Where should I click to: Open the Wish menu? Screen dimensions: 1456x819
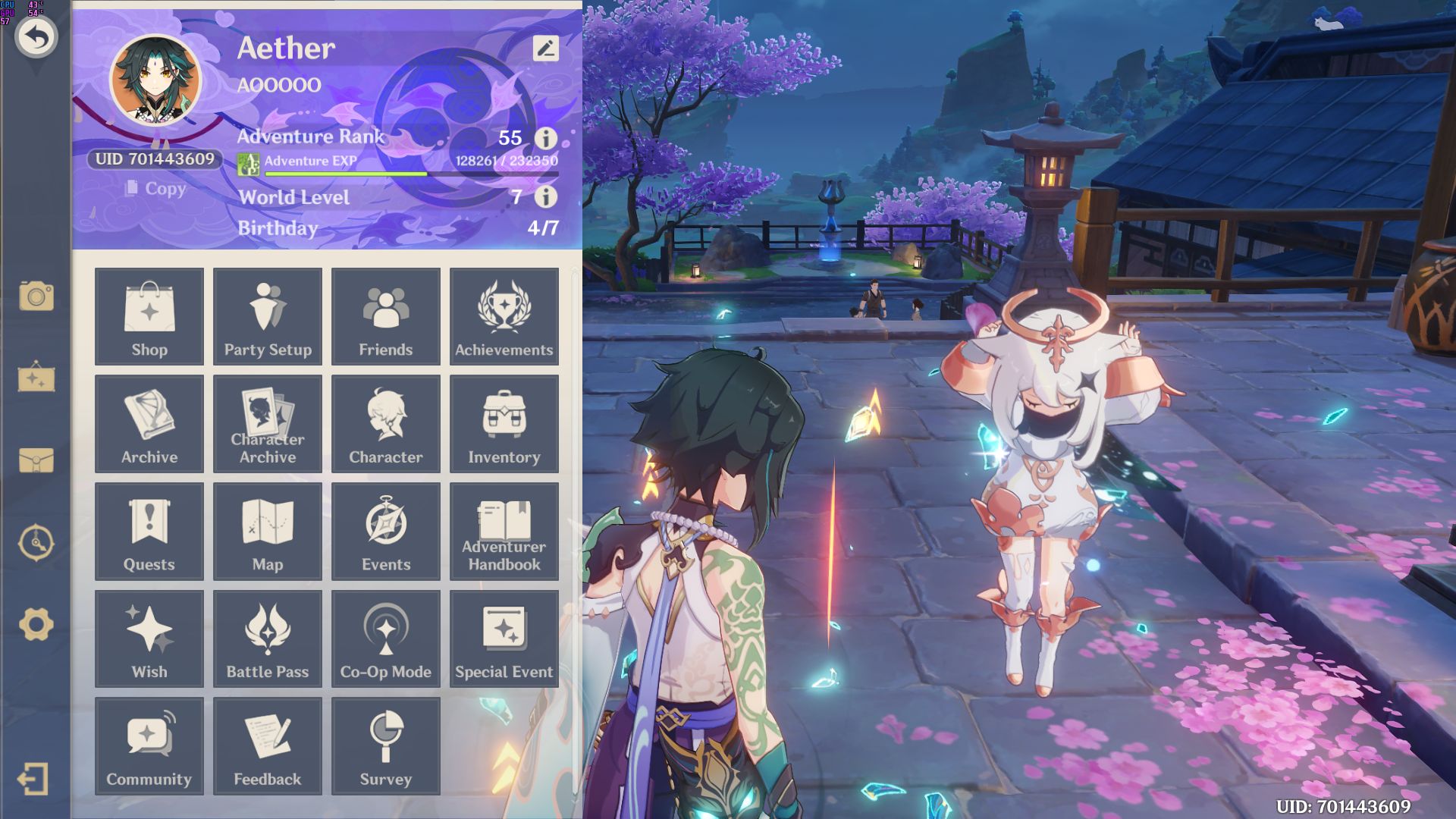[x=149, y=639]
